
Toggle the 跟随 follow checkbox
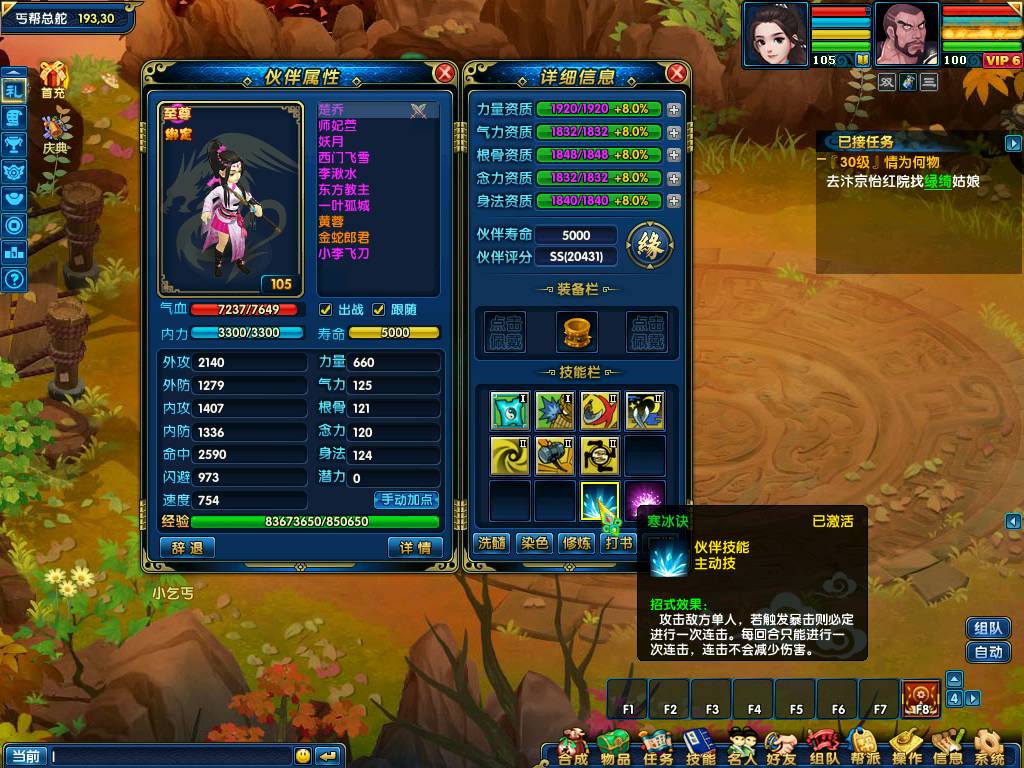tap(379, 310)
